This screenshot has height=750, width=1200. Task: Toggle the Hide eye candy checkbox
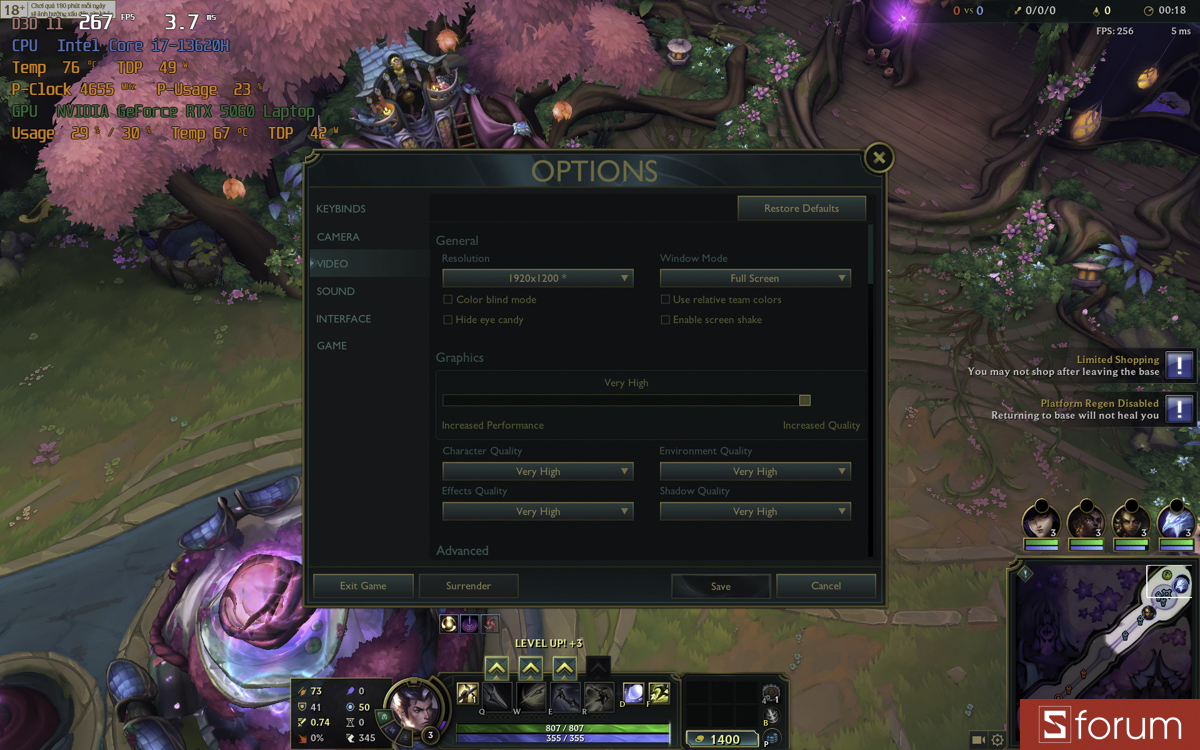(x=448, y=320)
